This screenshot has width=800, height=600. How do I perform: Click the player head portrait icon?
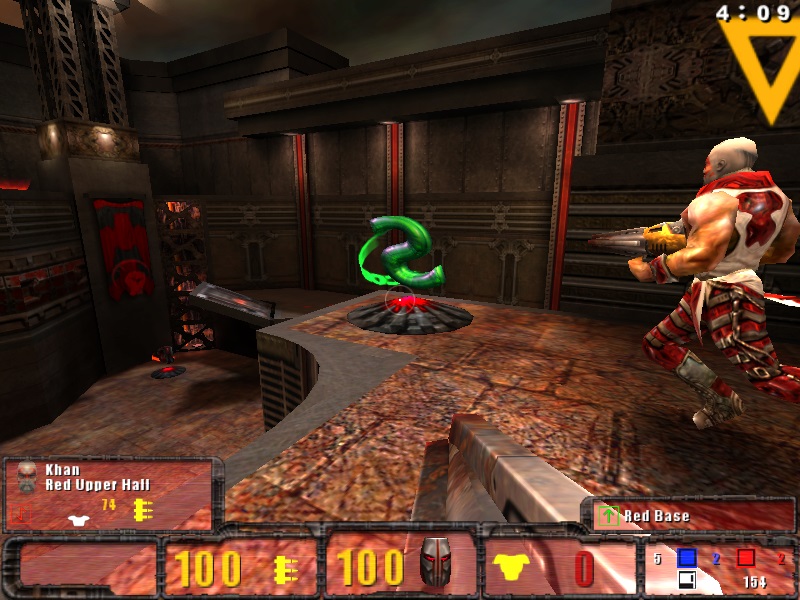click(x=435, y=565)
